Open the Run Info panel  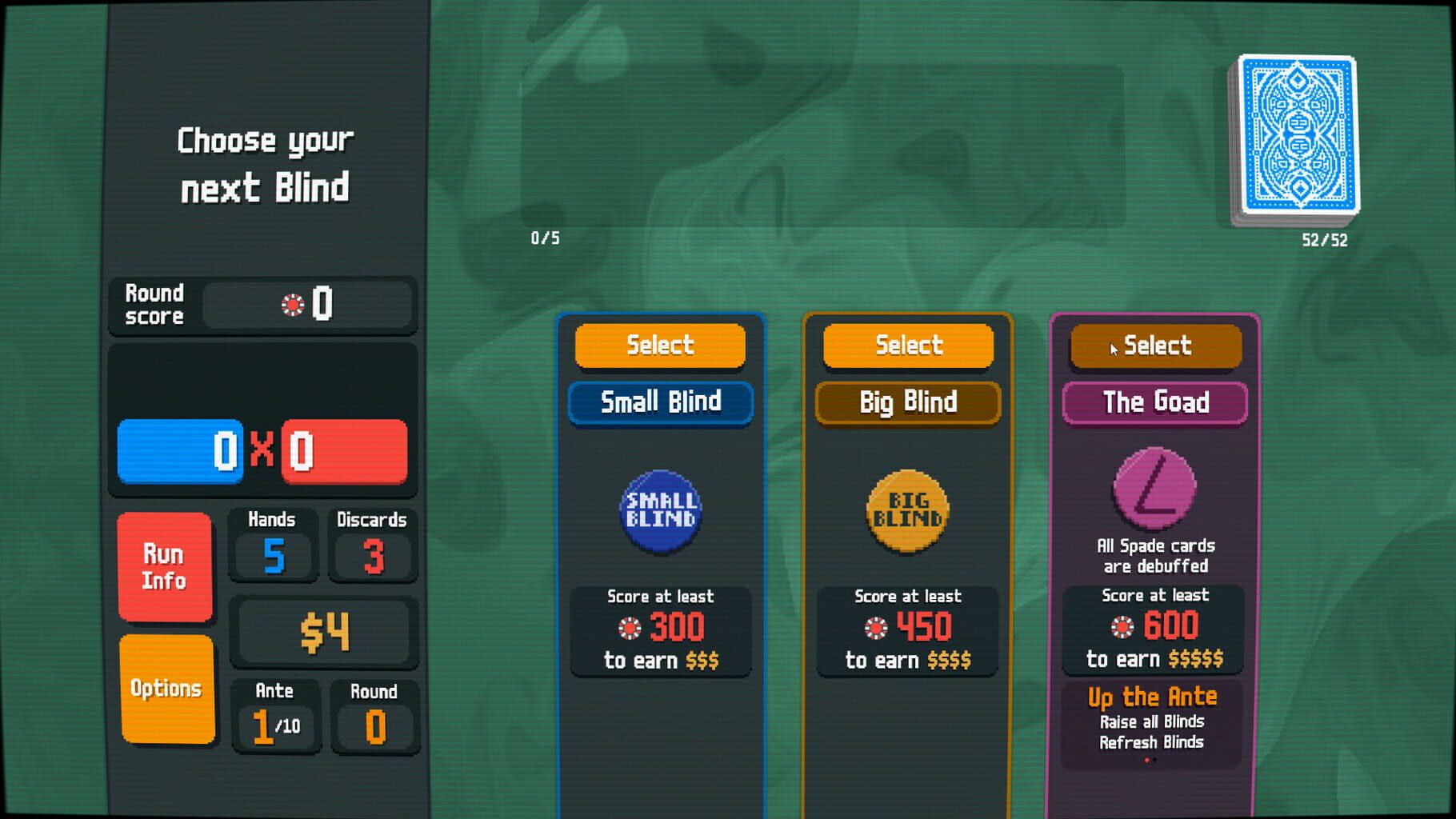(x=164, y=566)
